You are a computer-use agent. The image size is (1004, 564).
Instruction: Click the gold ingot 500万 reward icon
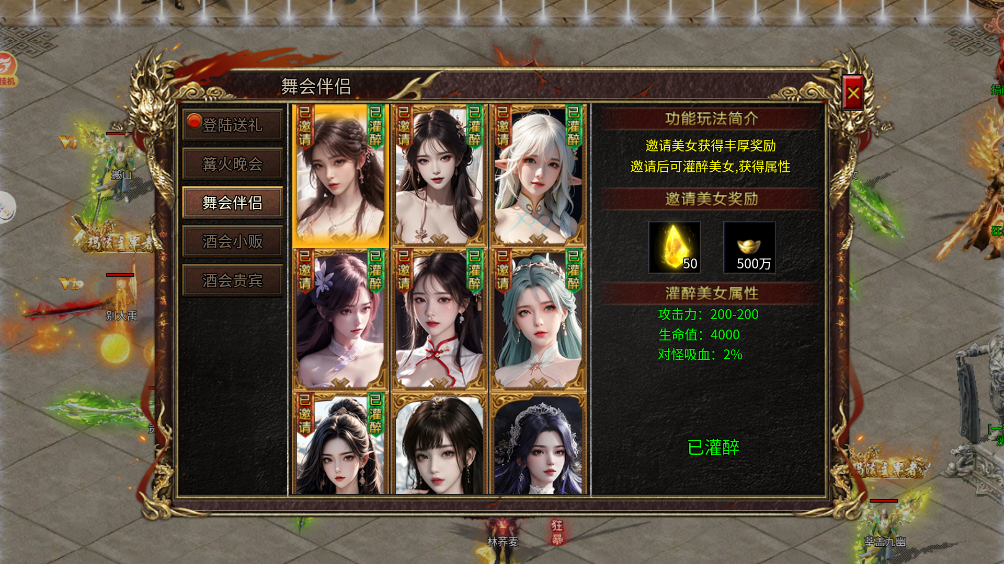749,247
